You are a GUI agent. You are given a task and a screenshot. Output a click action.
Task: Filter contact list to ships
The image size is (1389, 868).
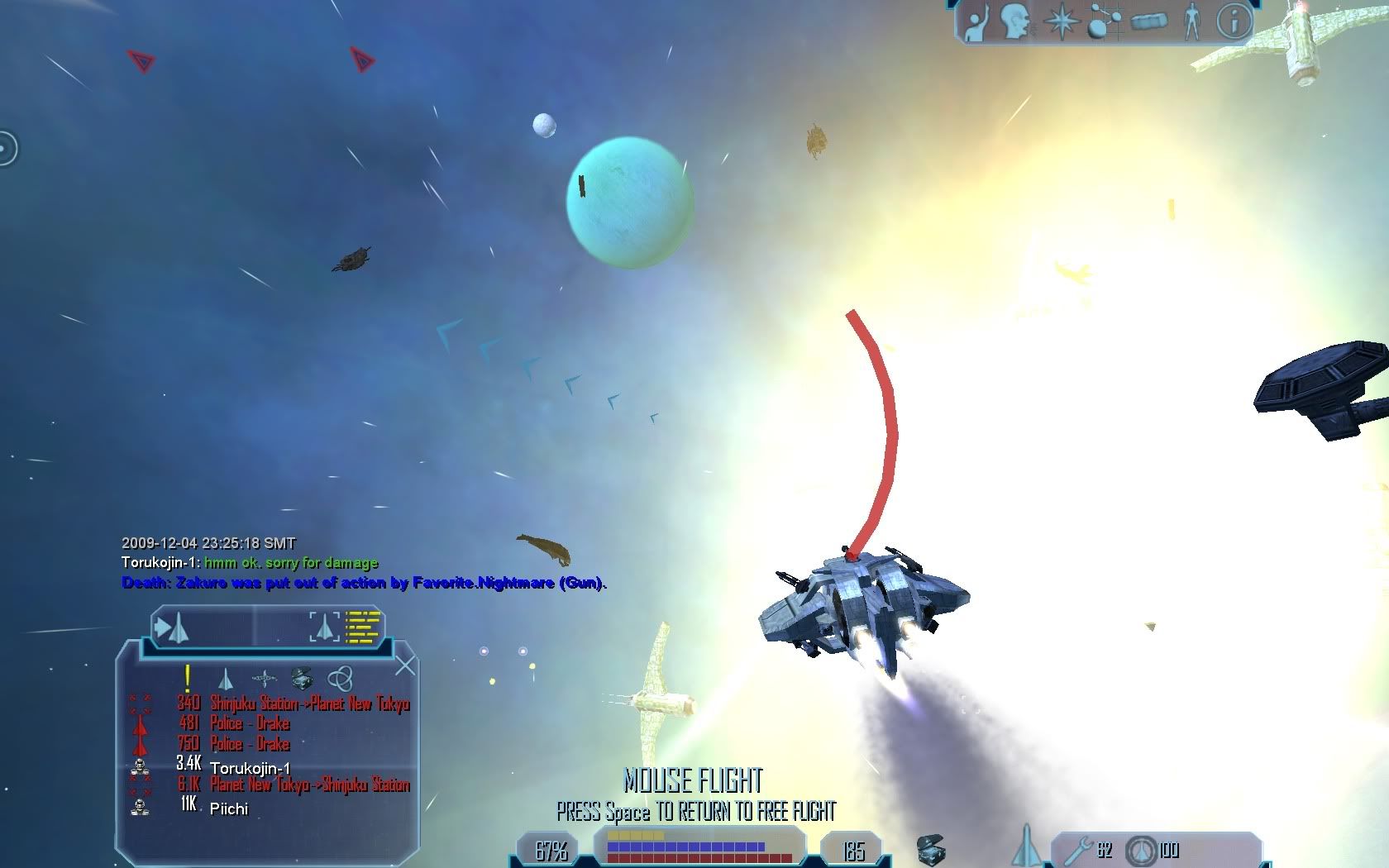pyautogui.click(x=225, y=680)
